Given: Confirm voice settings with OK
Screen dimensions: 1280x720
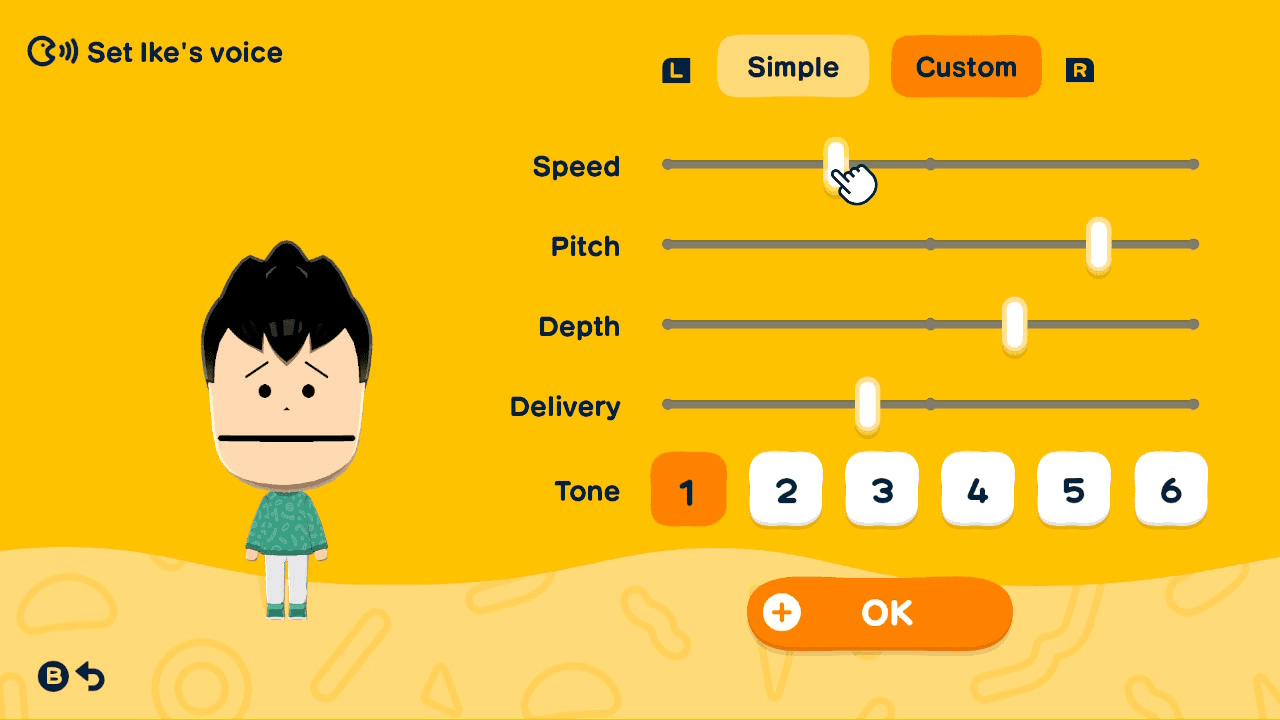Looking at the screenshot, I should [888, 613].
